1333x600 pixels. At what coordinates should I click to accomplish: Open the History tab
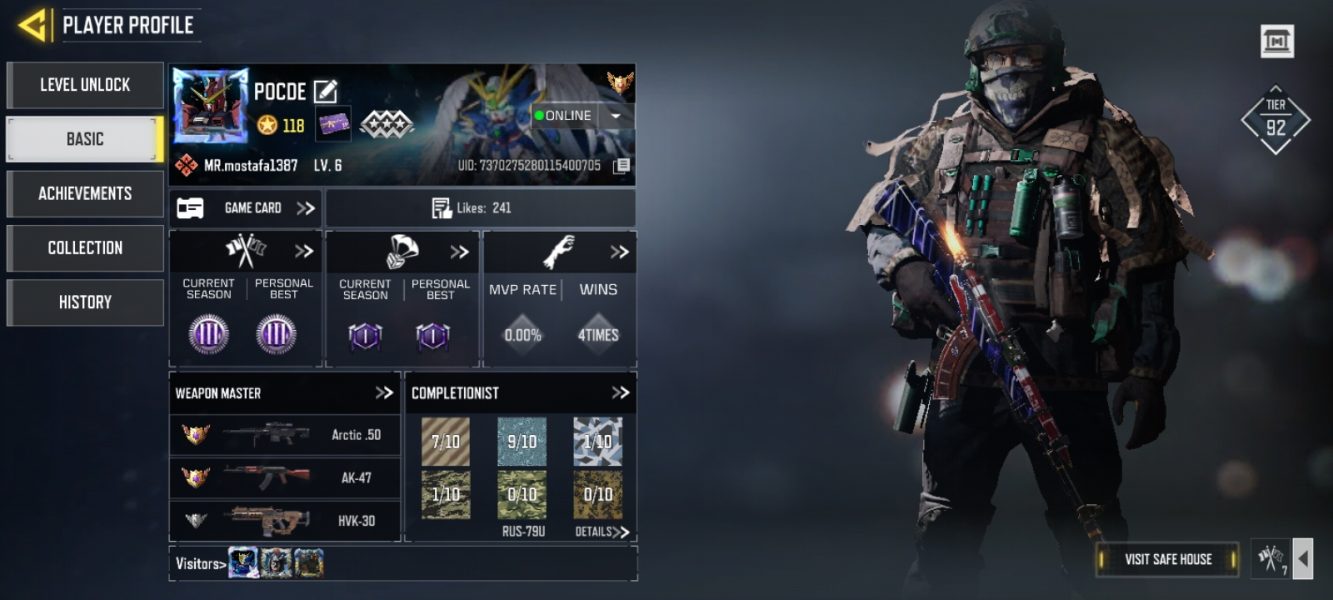pyautogui.click(x=85, y=302)
